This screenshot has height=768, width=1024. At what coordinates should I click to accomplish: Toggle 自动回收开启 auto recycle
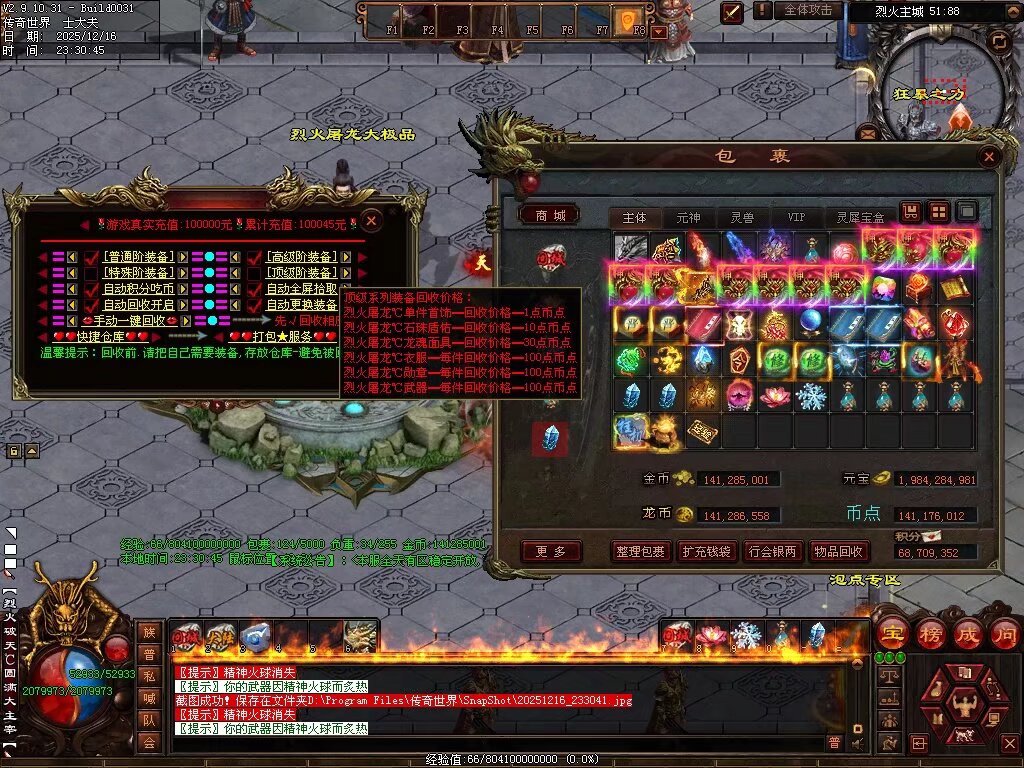coord(92,305)
